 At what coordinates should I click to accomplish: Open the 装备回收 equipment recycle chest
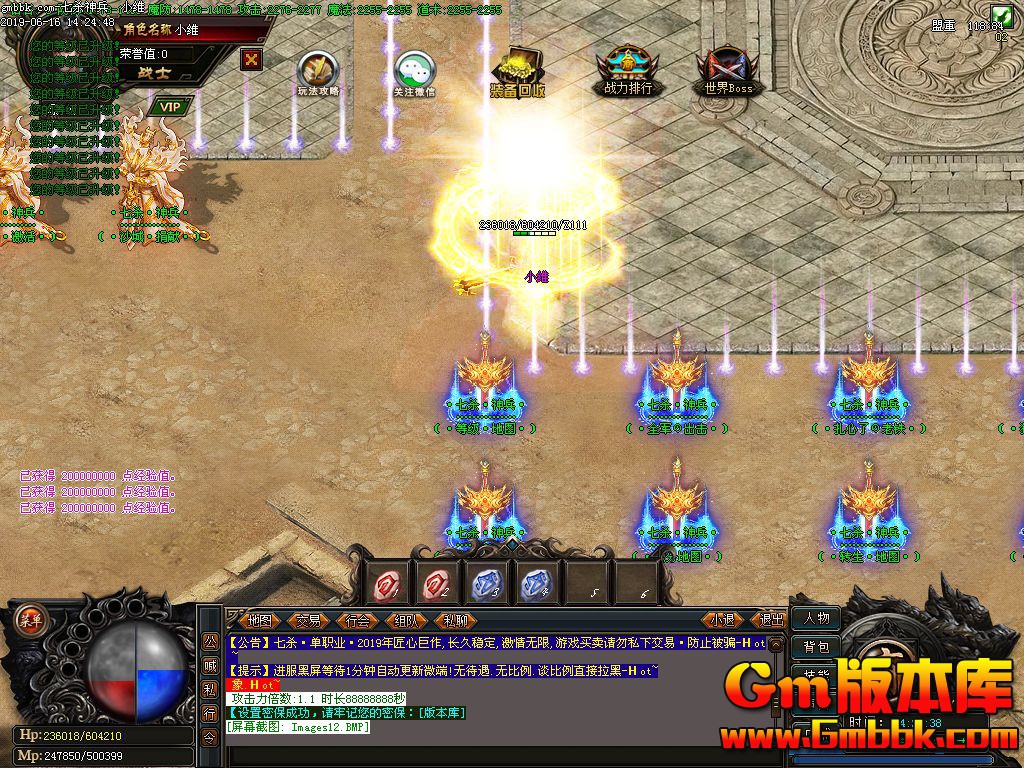518,70
